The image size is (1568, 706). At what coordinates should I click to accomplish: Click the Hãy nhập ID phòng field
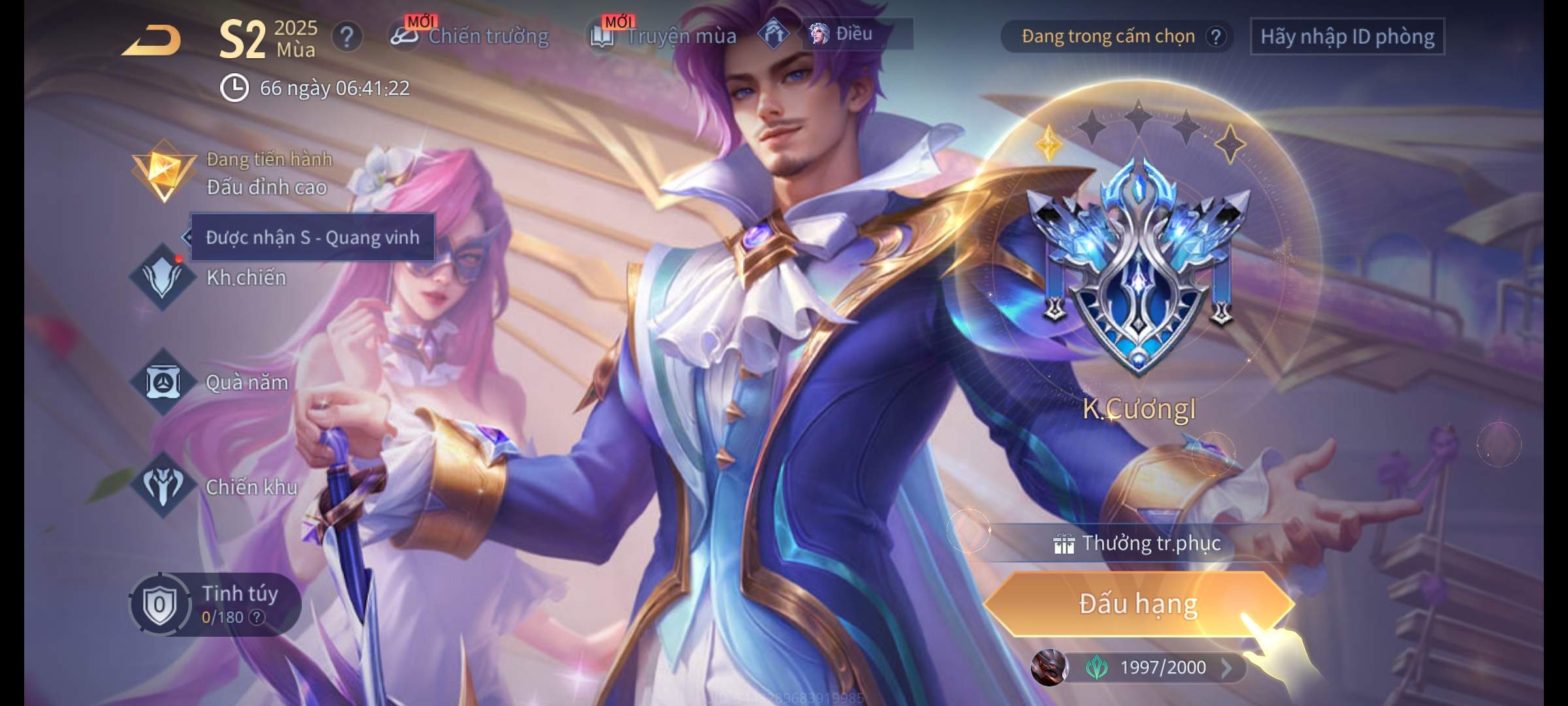coord(1347,37)
